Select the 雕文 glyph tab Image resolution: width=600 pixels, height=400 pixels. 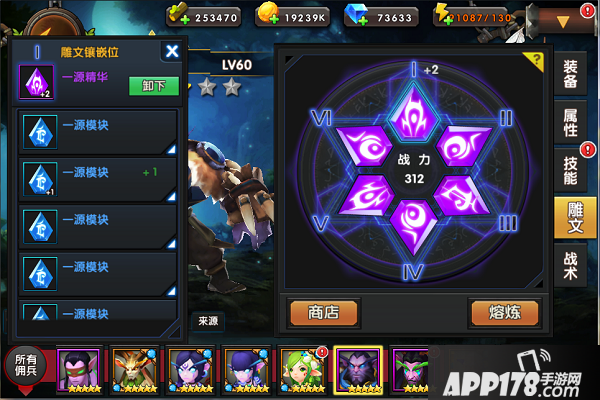(570, 218)
